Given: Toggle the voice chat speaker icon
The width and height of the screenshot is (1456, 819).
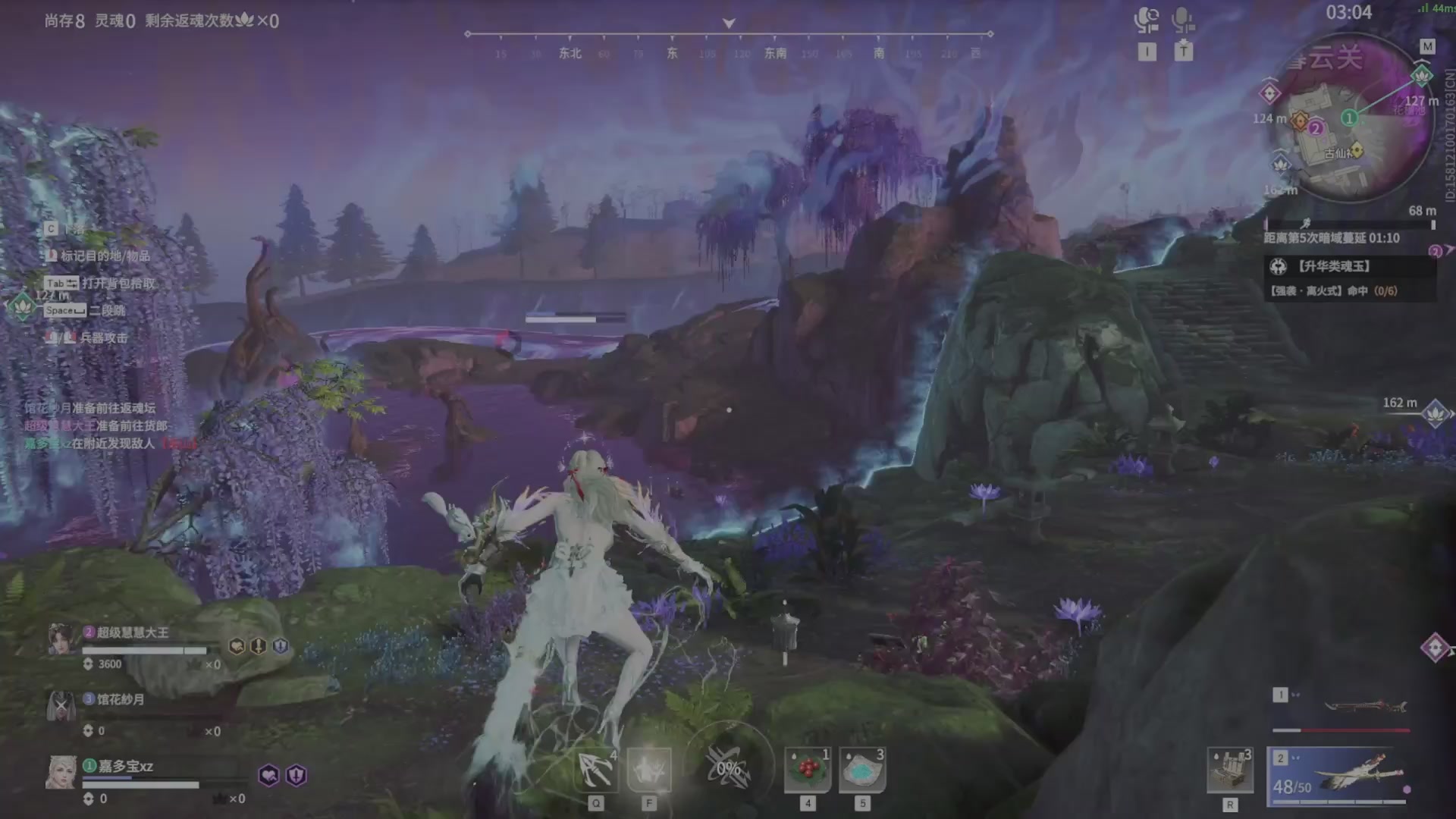Looking at the screenshot, I should (x=1147, y=20).
